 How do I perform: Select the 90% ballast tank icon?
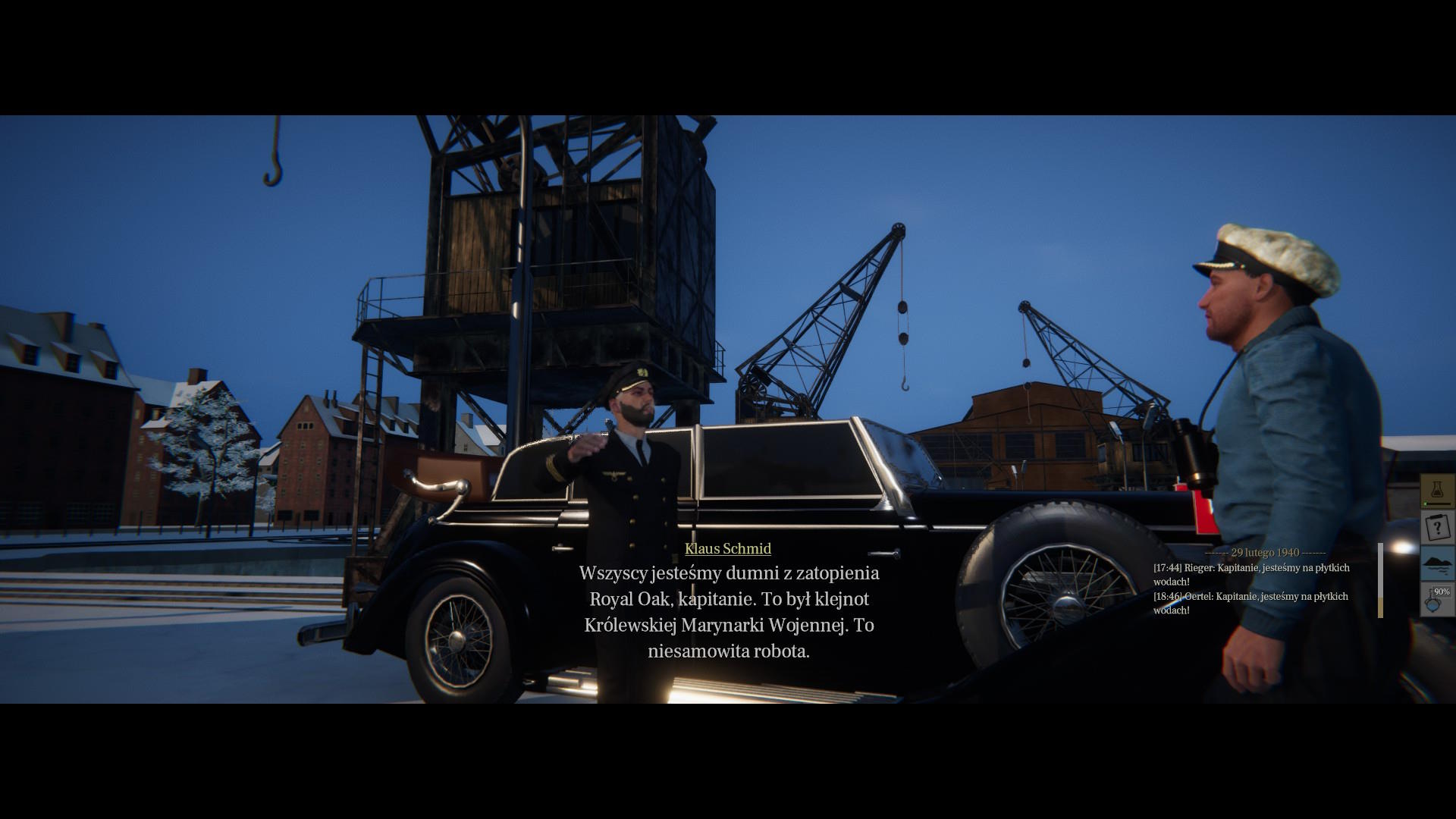[x=1437, y=599]
